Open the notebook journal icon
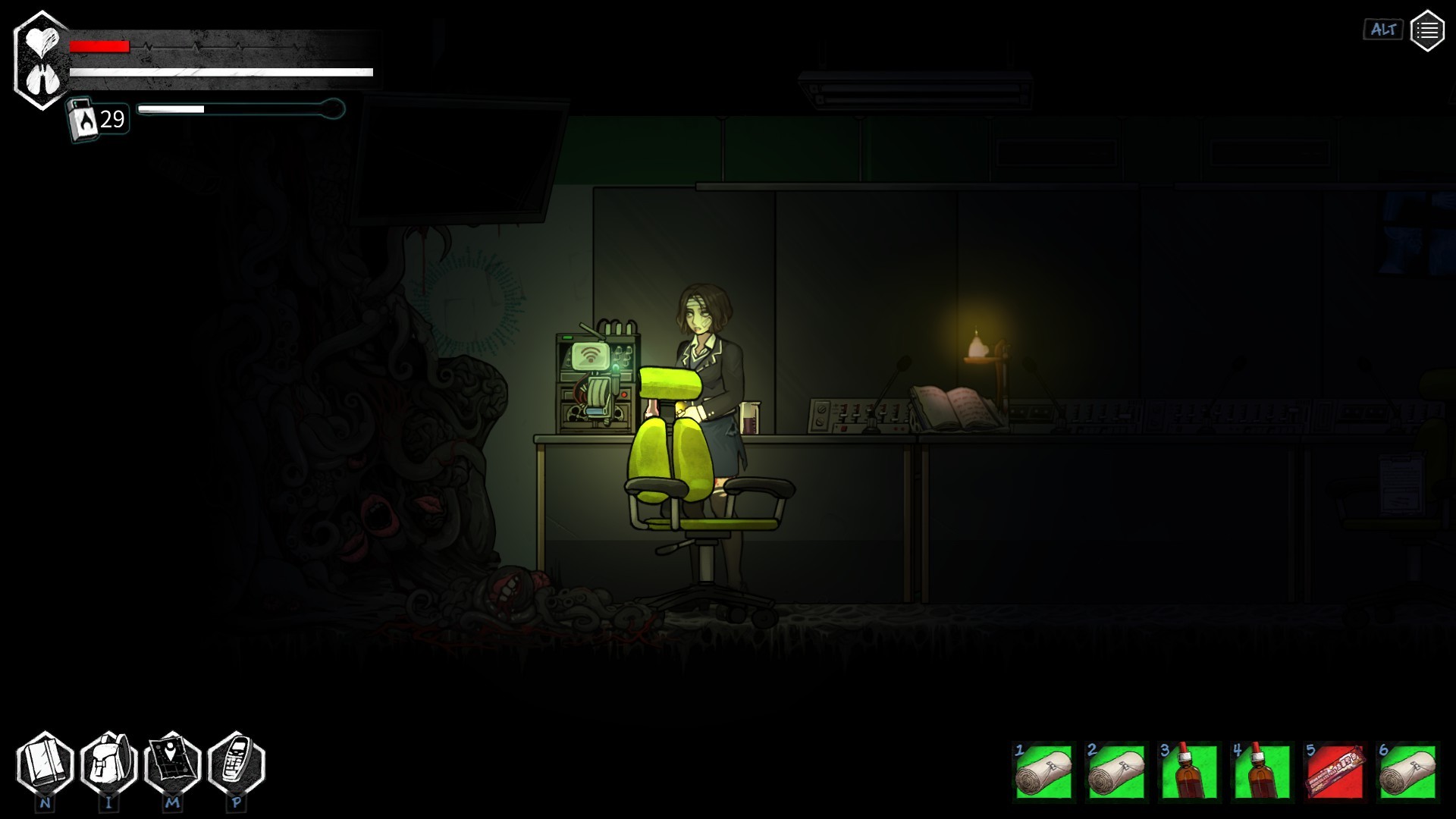The image size is (1456, 819). tap(45, 764)
